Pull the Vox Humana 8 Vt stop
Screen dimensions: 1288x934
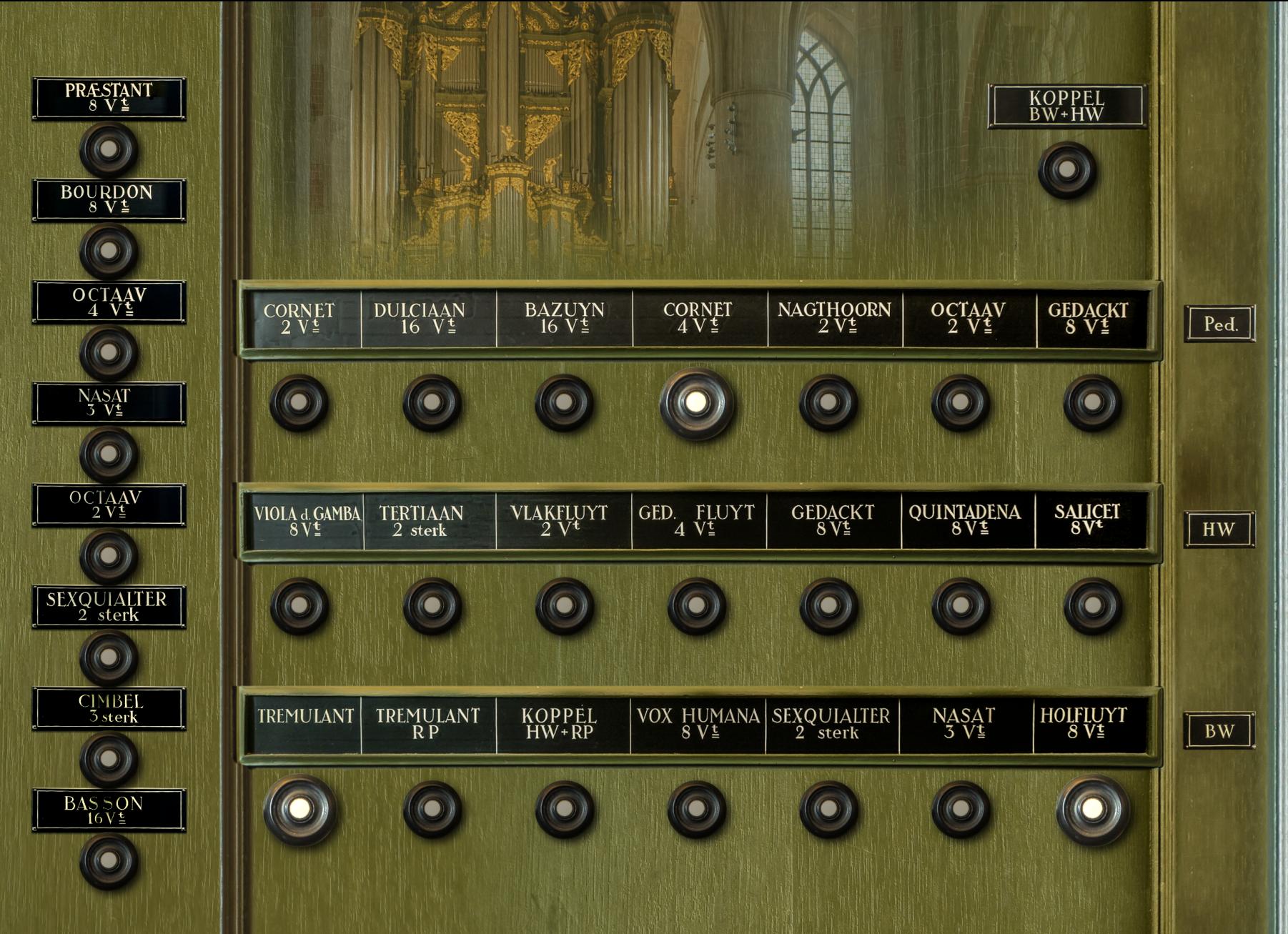point(697,809)
